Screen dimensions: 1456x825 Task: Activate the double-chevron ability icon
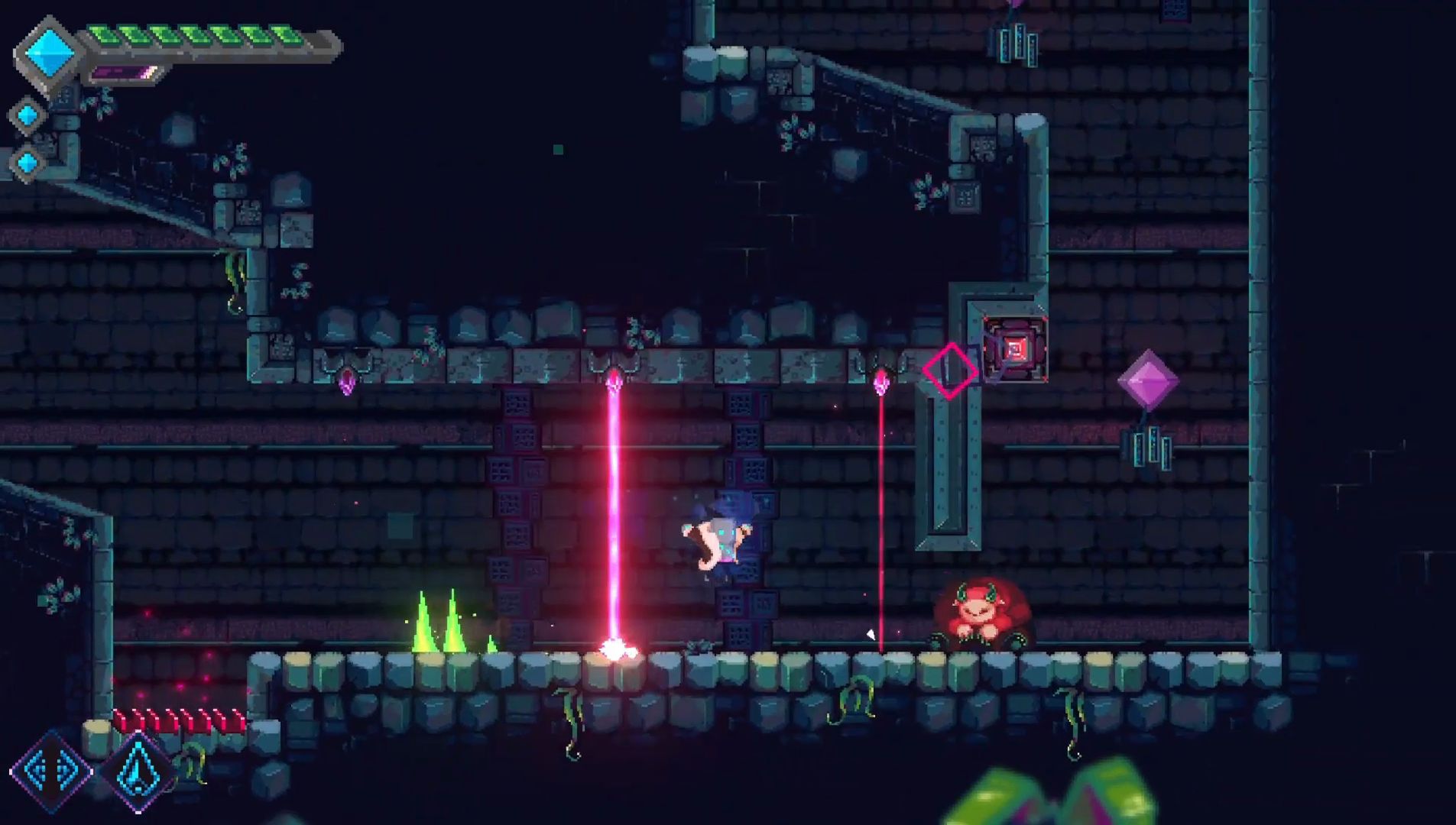[x=50, y=771]
